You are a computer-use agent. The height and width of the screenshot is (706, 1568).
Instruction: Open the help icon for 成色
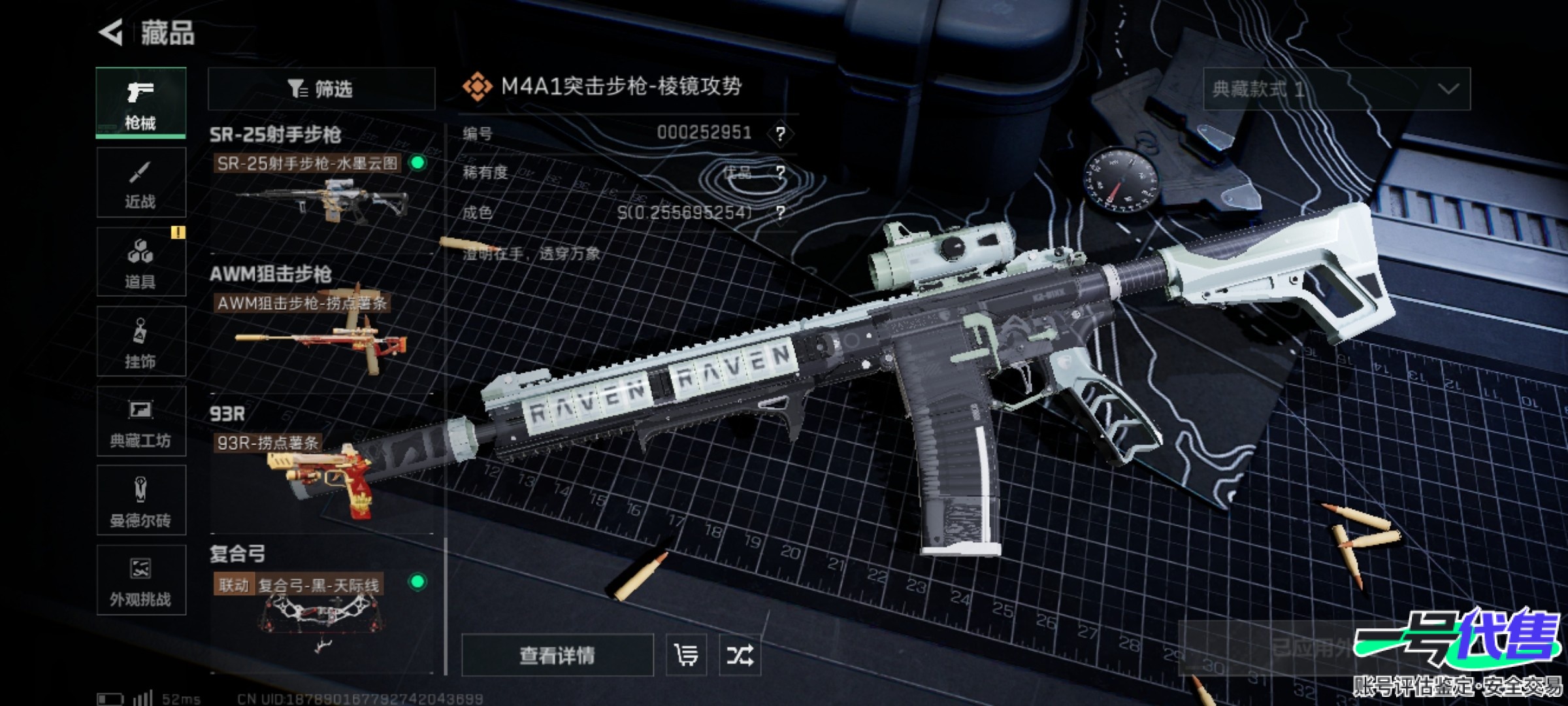point(780,212)
